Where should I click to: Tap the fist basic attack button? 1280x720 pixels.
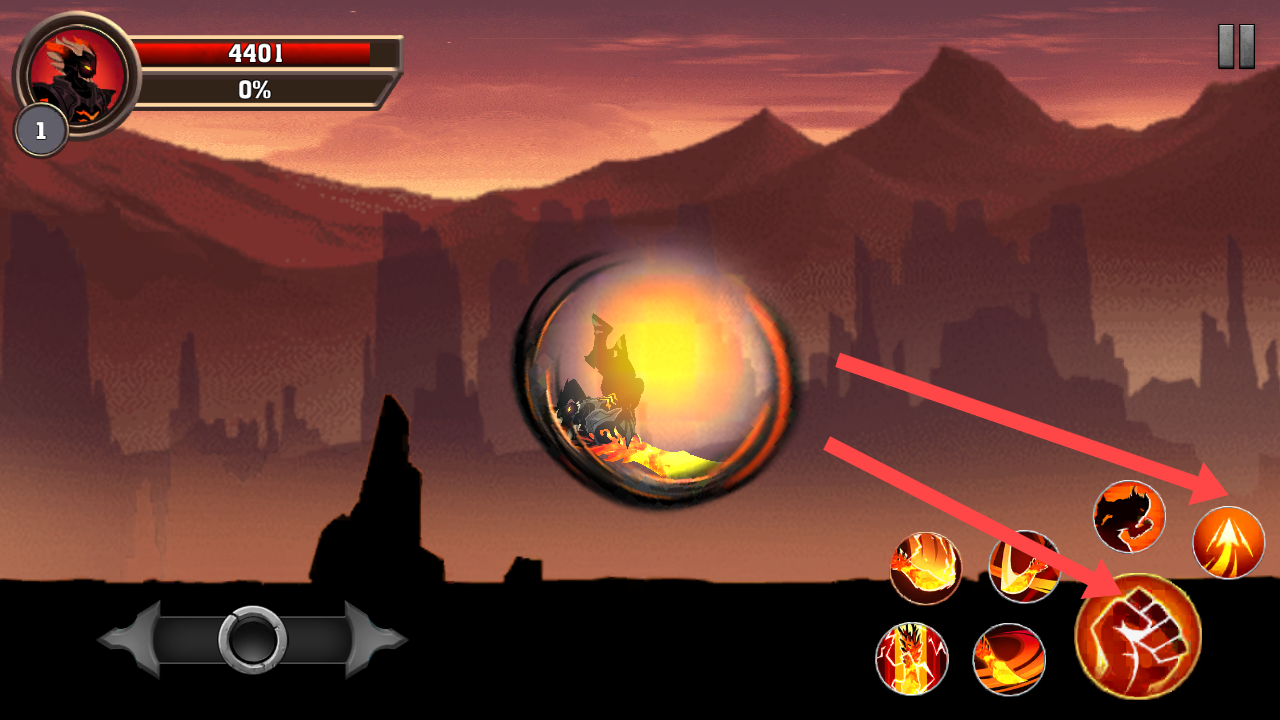click(1138, 636)
